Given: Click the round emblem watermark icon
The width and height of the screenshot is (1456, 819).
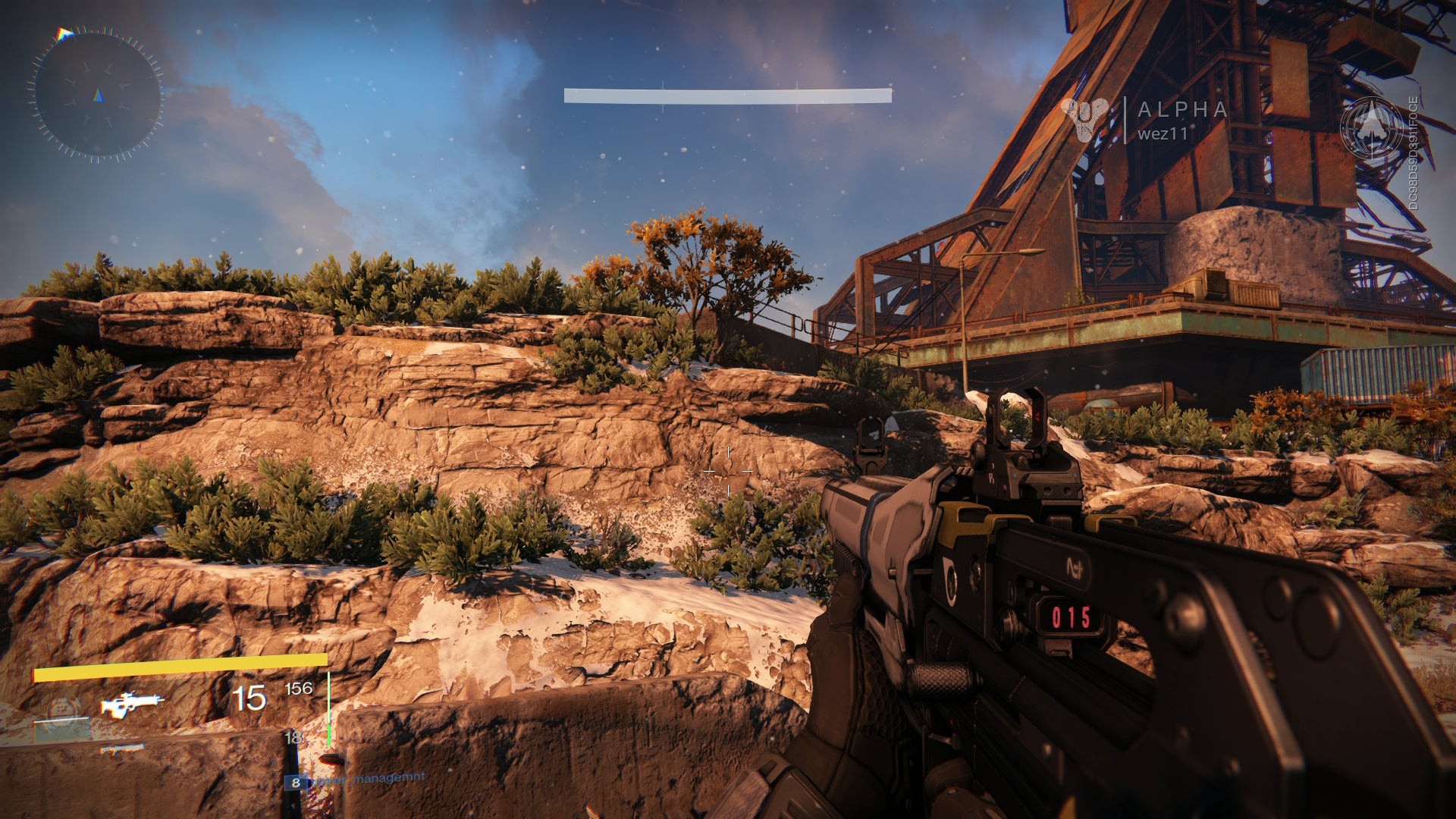Looking at the screenshot, I should click(x=1372, y=127).
